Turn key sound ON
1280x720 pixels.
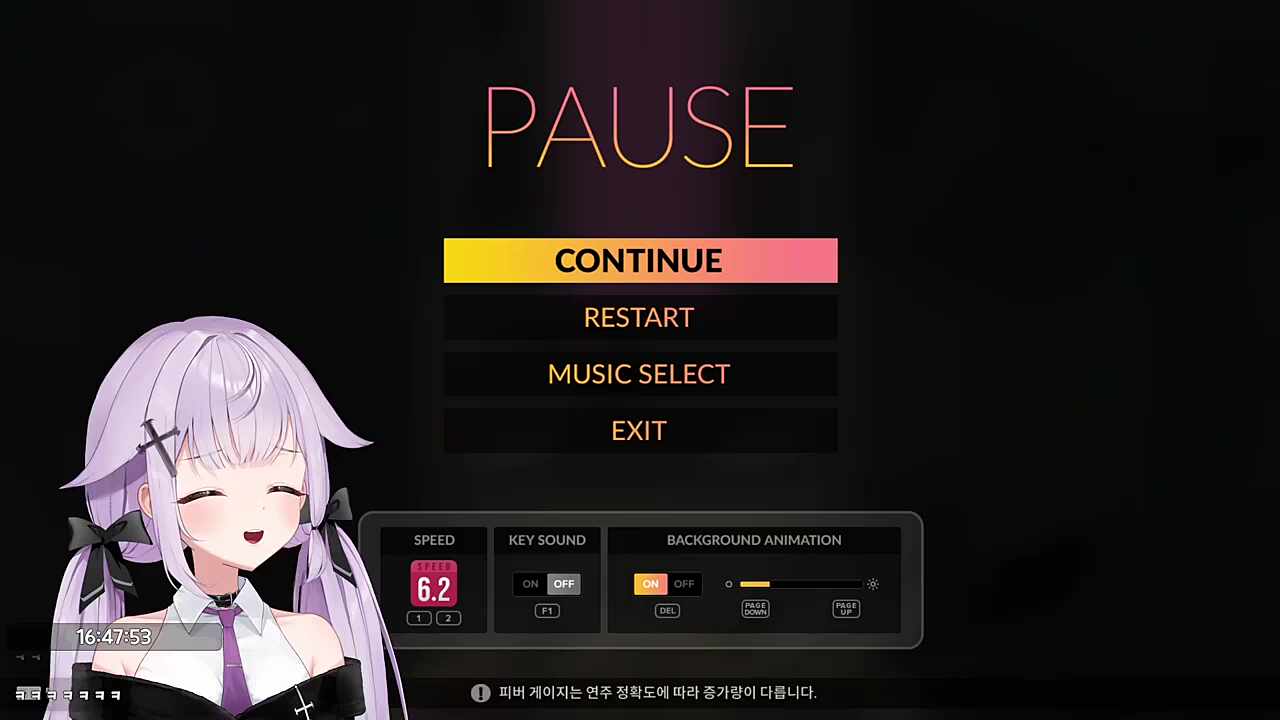(530, 583)
